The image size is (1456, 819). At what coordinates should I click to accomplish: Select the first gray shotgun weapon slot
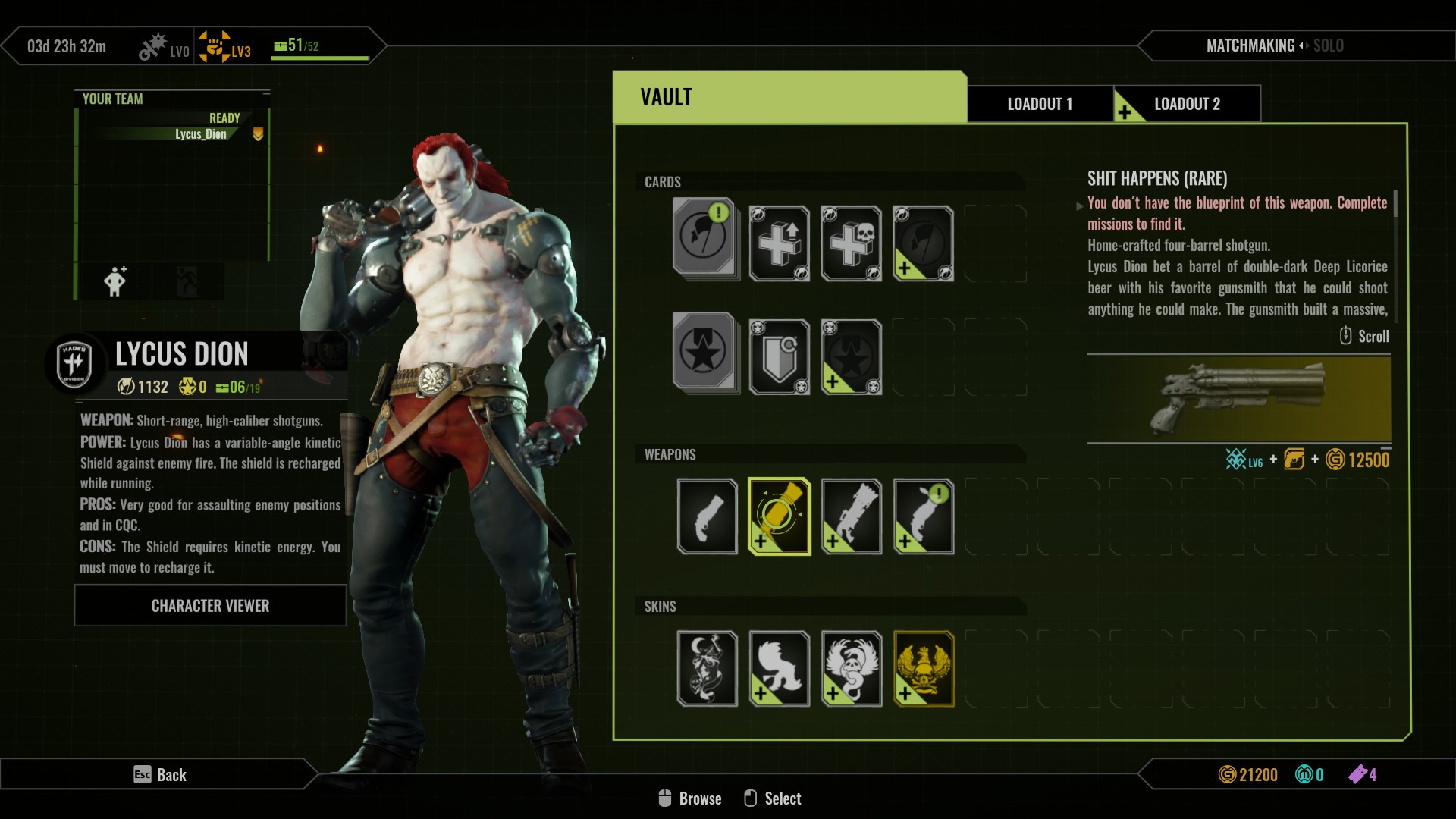[707, 516]
